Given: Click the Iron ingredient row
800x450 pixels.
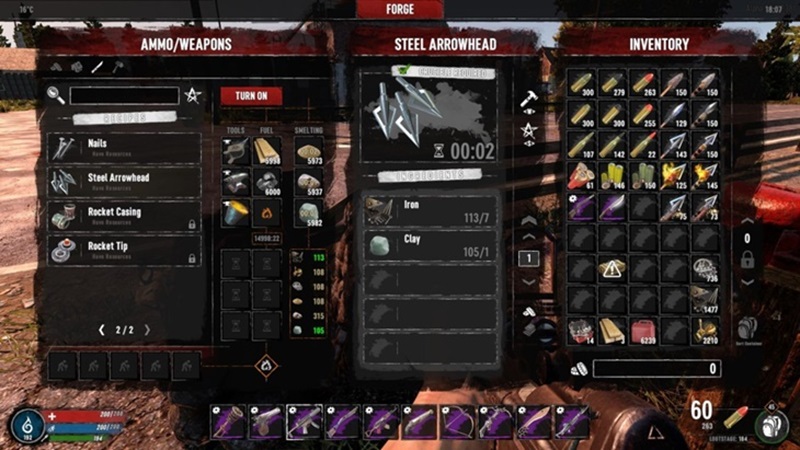Looking at the screenshot, I should click(x=430, y=210).
